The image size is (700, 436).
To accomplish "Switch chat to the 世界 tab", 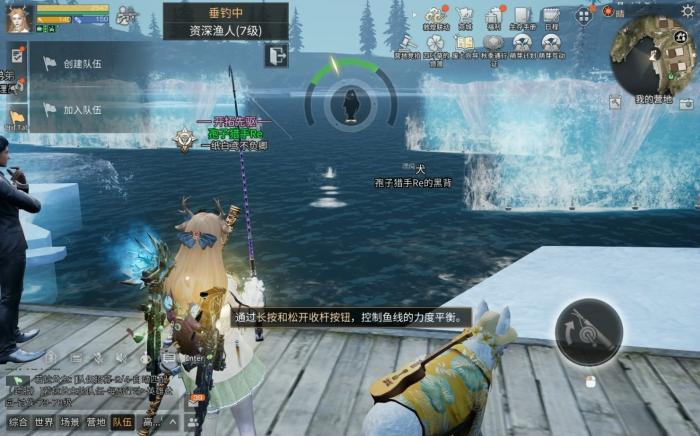I will coord(44,423).
